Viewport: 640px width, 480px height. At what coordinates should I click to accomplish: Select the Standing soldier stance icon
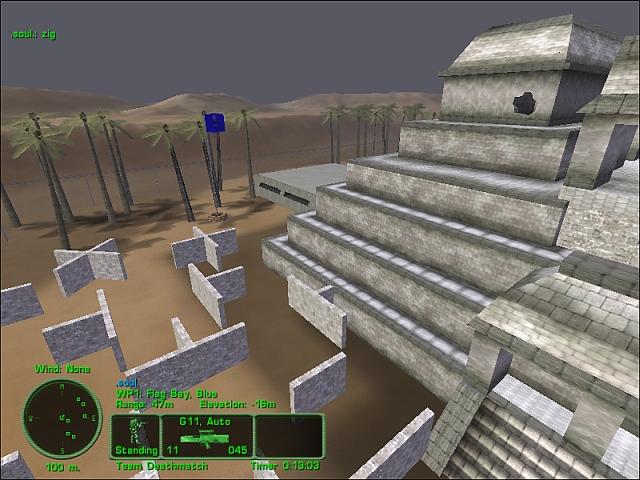tap(134, 436)
